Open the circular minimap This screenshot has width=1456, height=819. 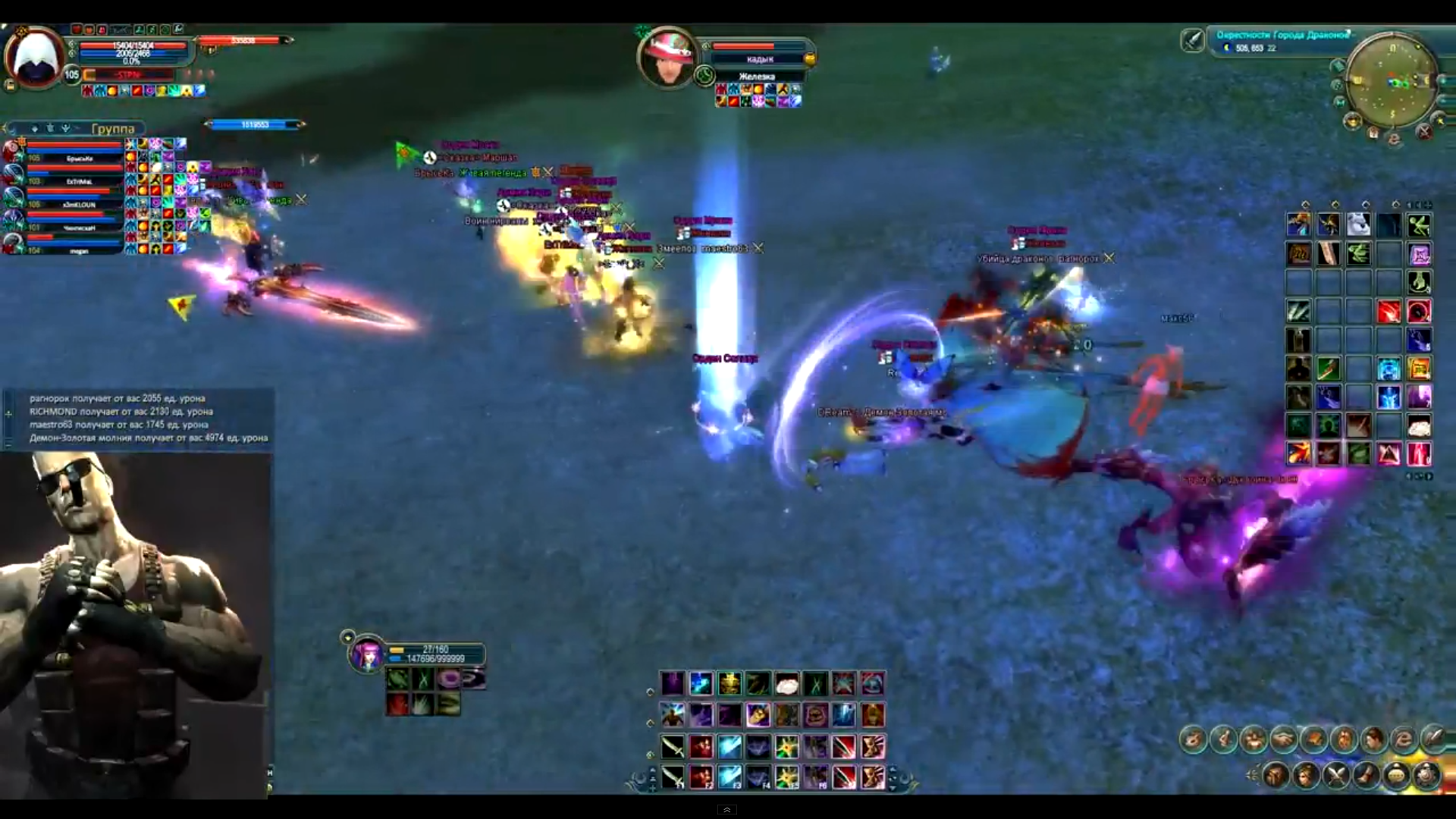coord(1392,80)
